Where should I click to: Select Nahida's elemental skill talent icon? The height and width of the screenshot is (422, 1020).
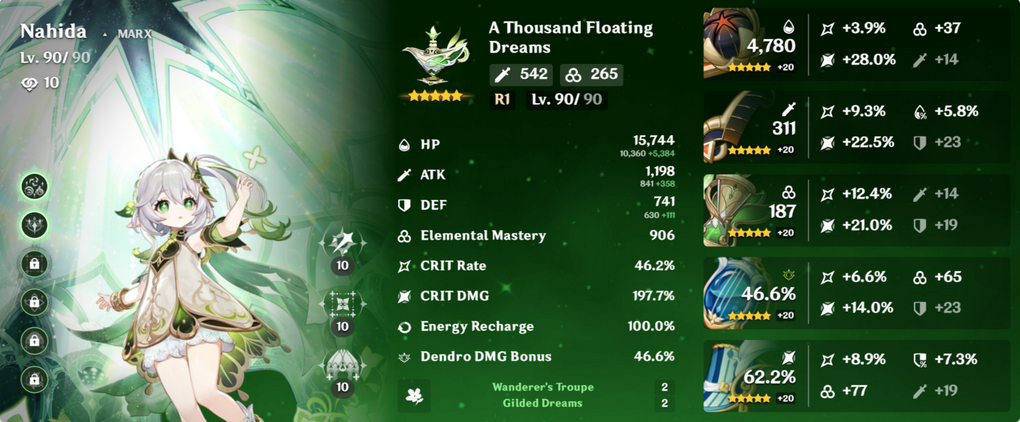click(343, 304)
